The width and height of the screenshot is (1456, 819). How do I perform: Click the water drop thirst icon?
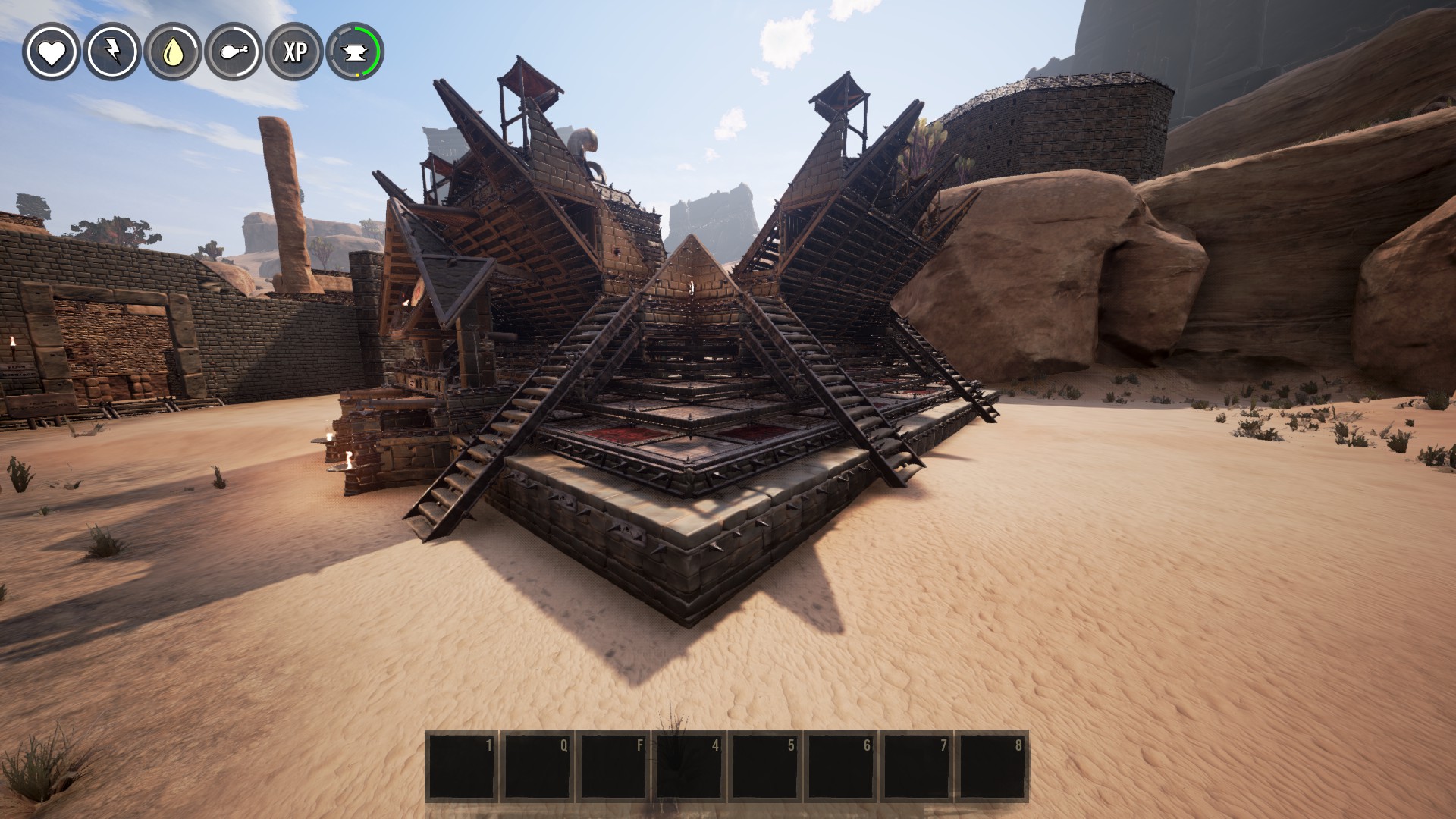[172, 52]
